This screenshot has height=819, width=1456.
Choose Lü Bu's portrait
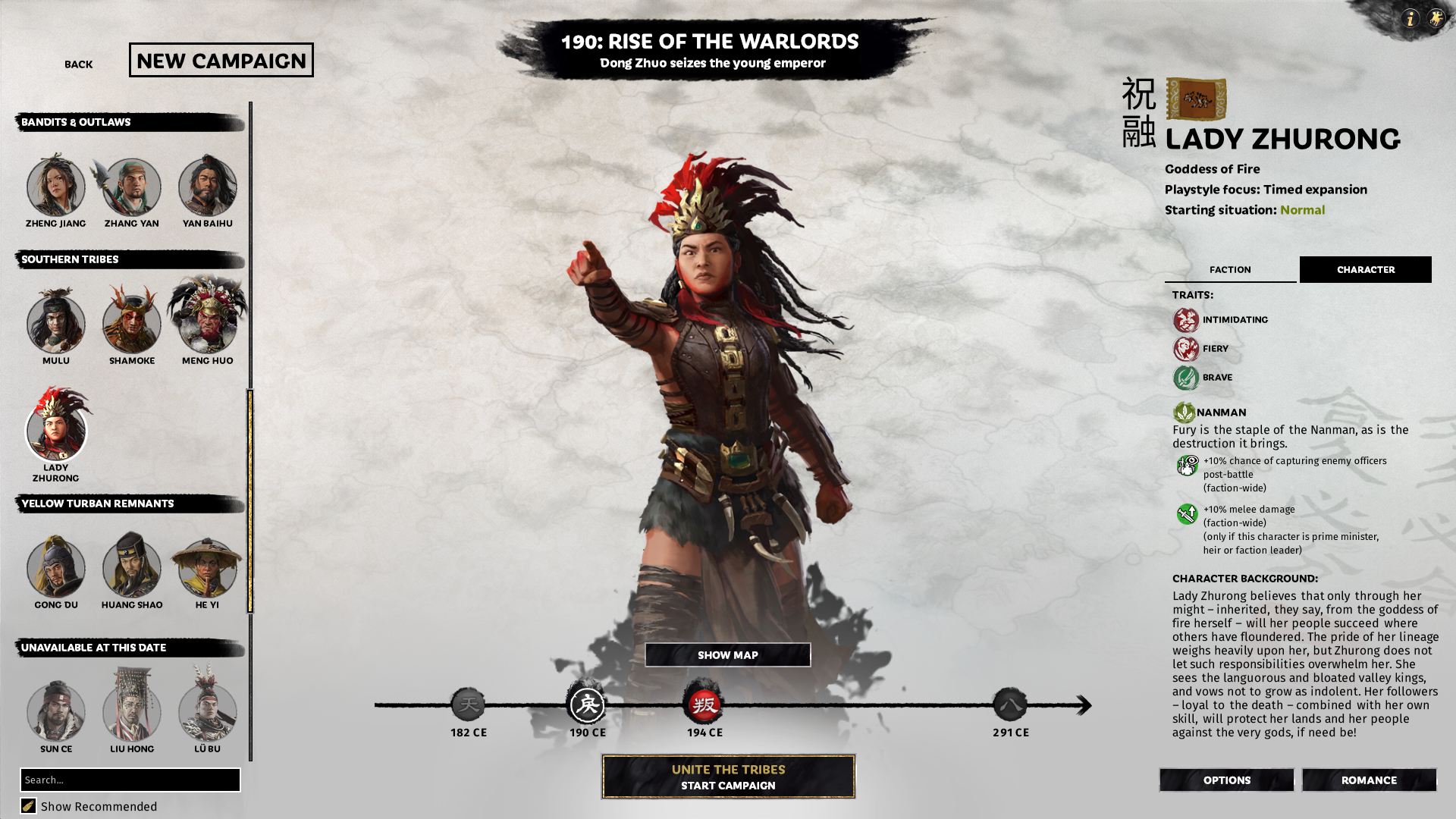pyautogui.click(x=207, y=711)
